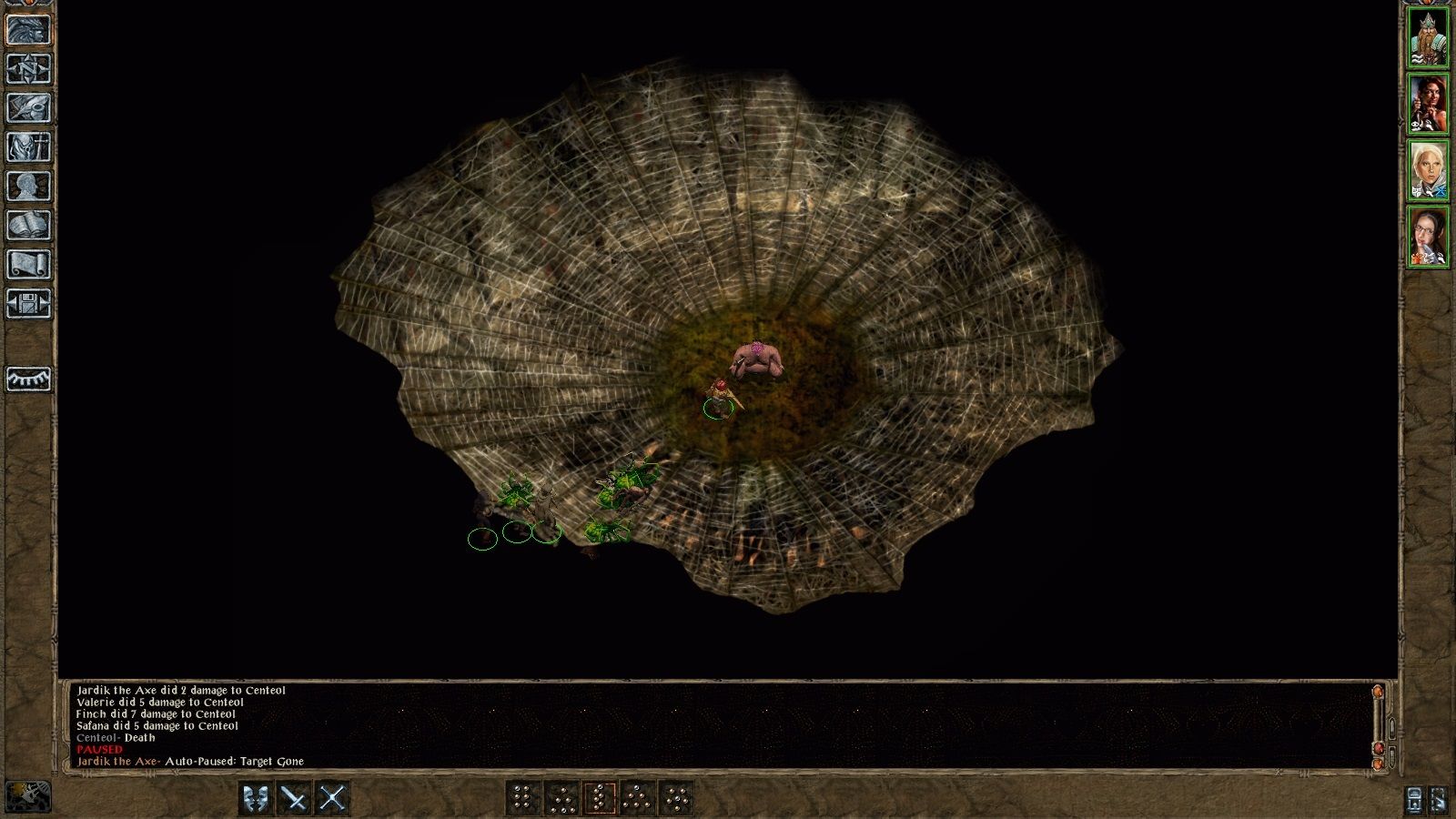Click Centeol's body in the spider nest
The height and width of the screenshot is (819, 1456).
(x=760, y=360)
